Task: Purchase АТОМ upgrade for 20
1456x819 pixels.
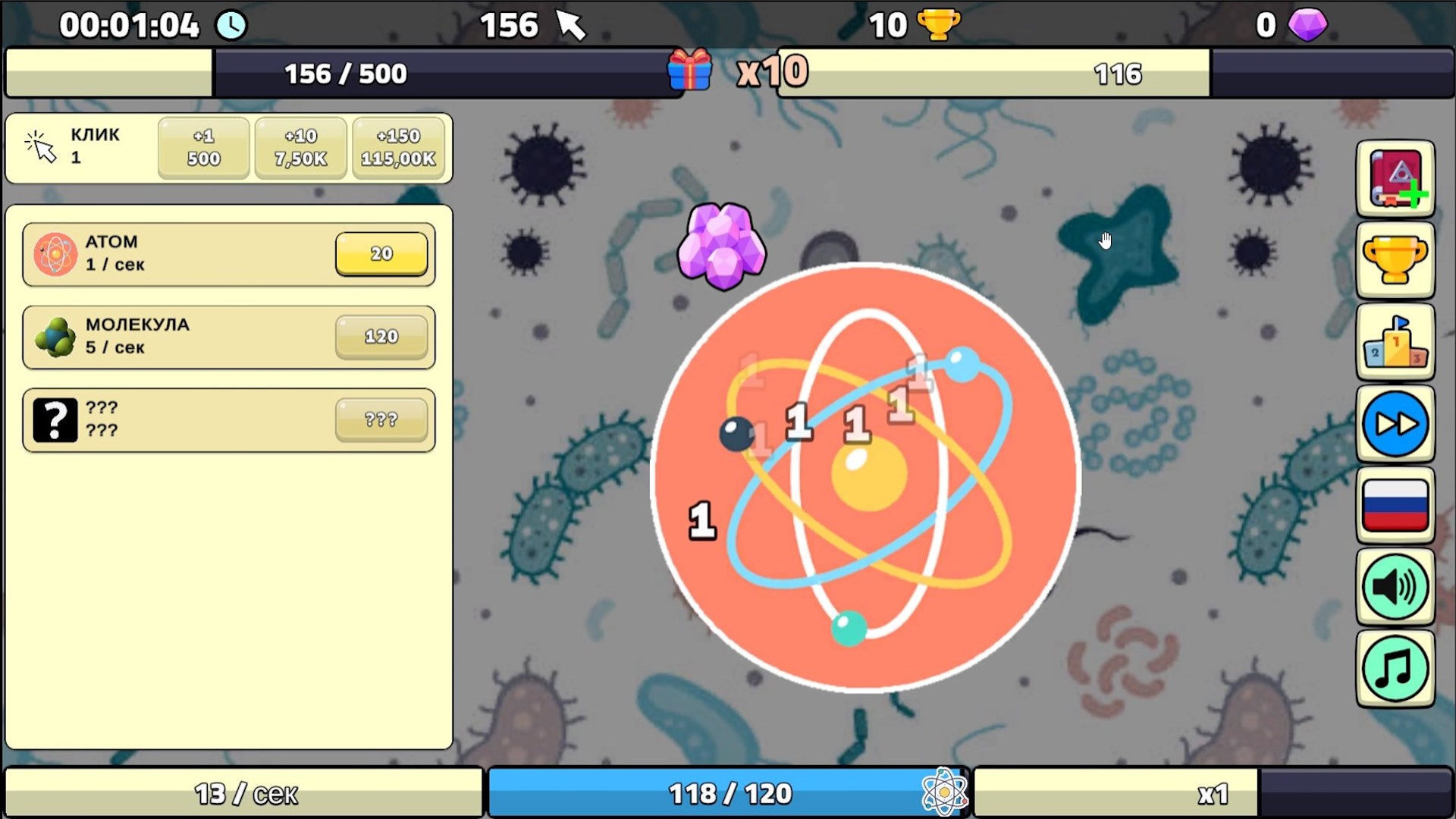Action: click(x=381, y=253)
